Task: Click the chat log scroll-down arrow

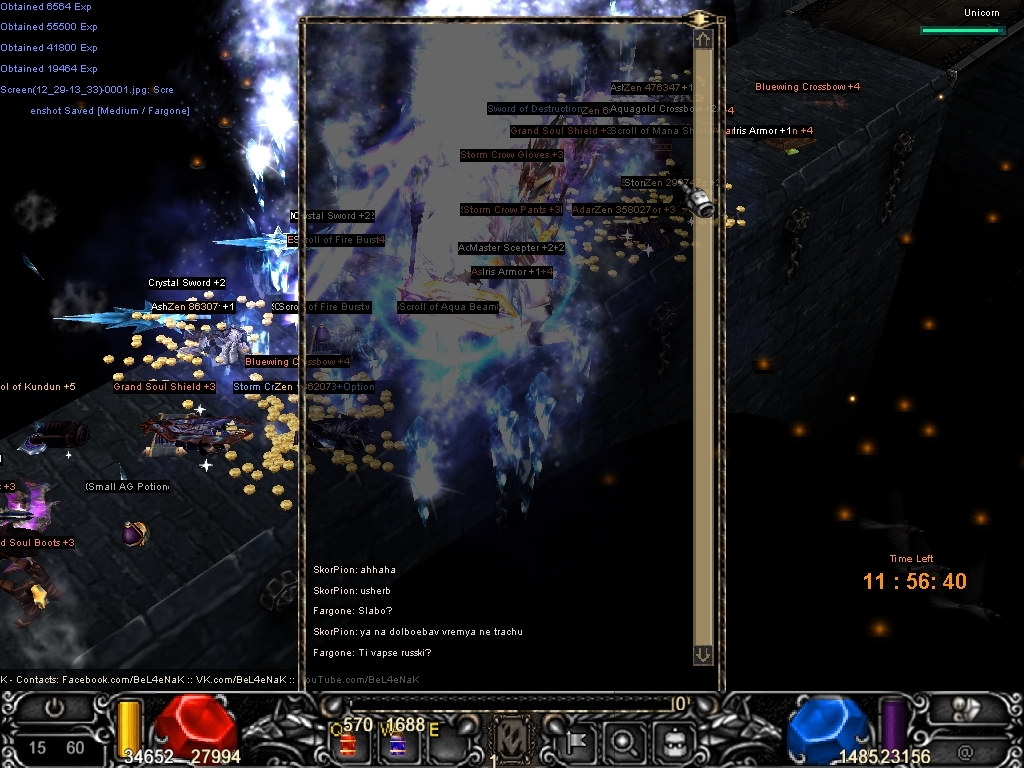Action: pyautogui.click(x=703, y=654)
